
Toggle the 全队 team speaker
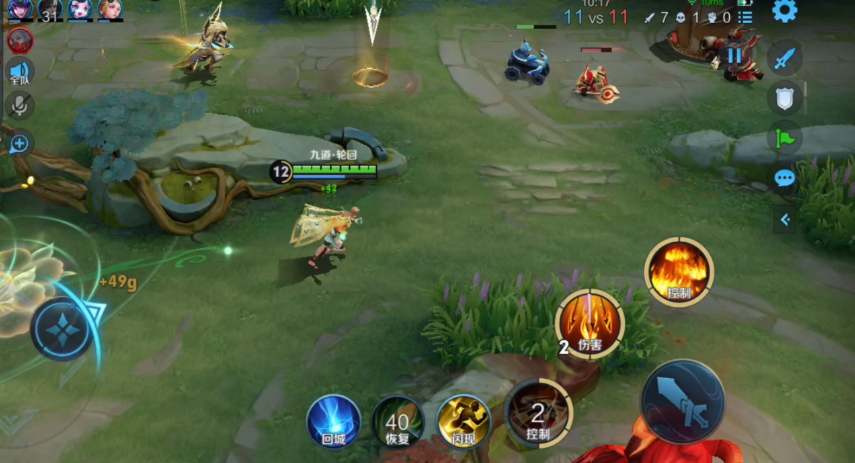[19, 73]
